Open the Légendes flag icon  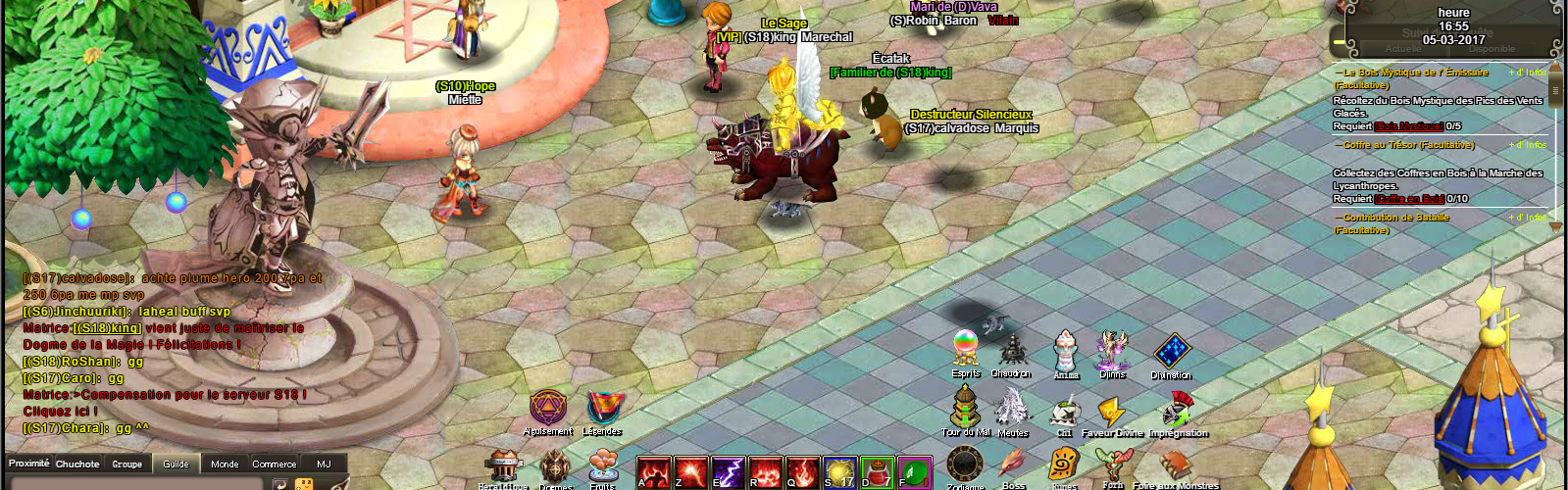click(602, 408)
